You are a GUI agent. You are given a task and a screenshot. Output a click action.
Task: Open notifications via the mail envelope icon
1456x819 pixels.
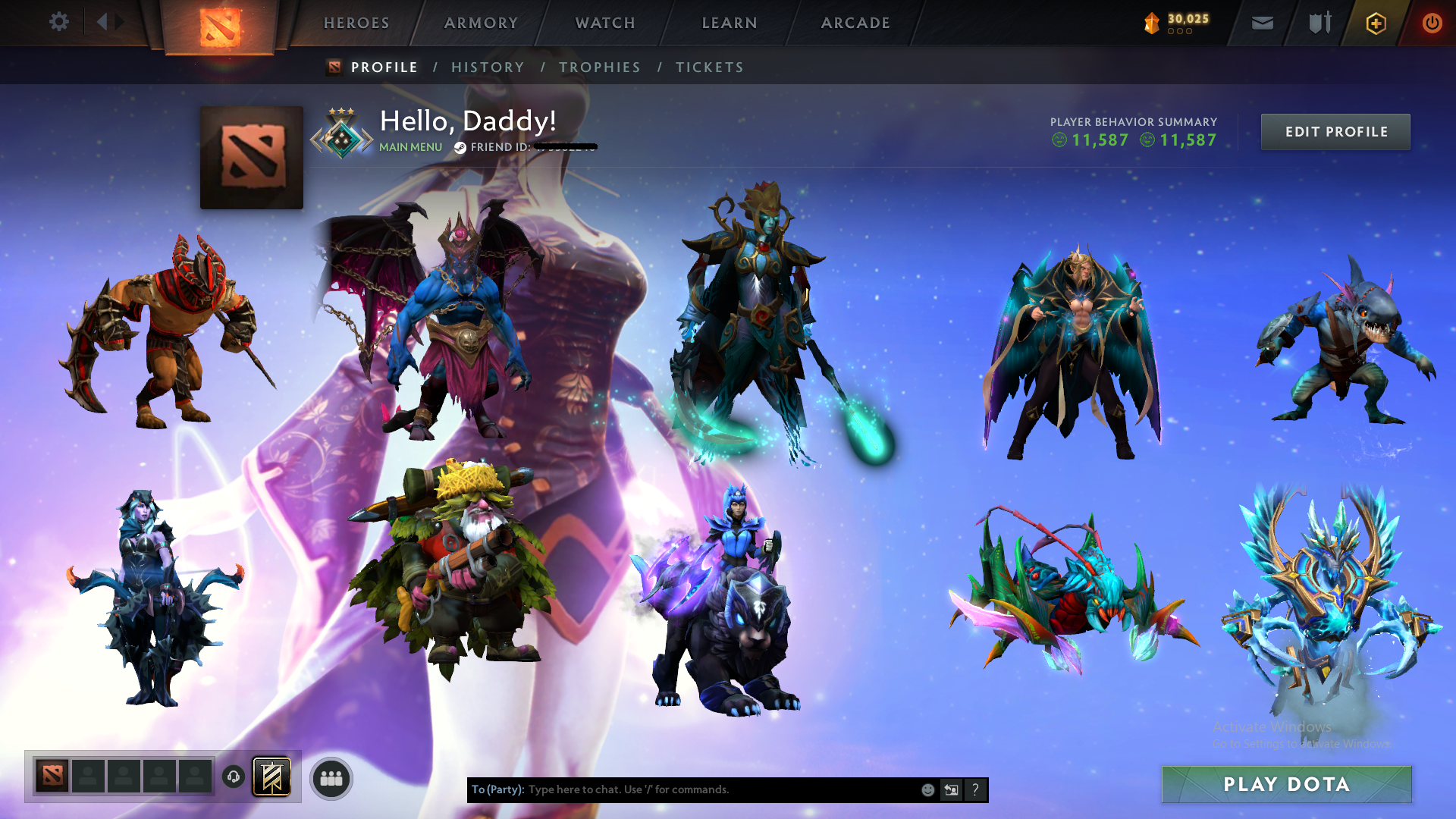1261,23
